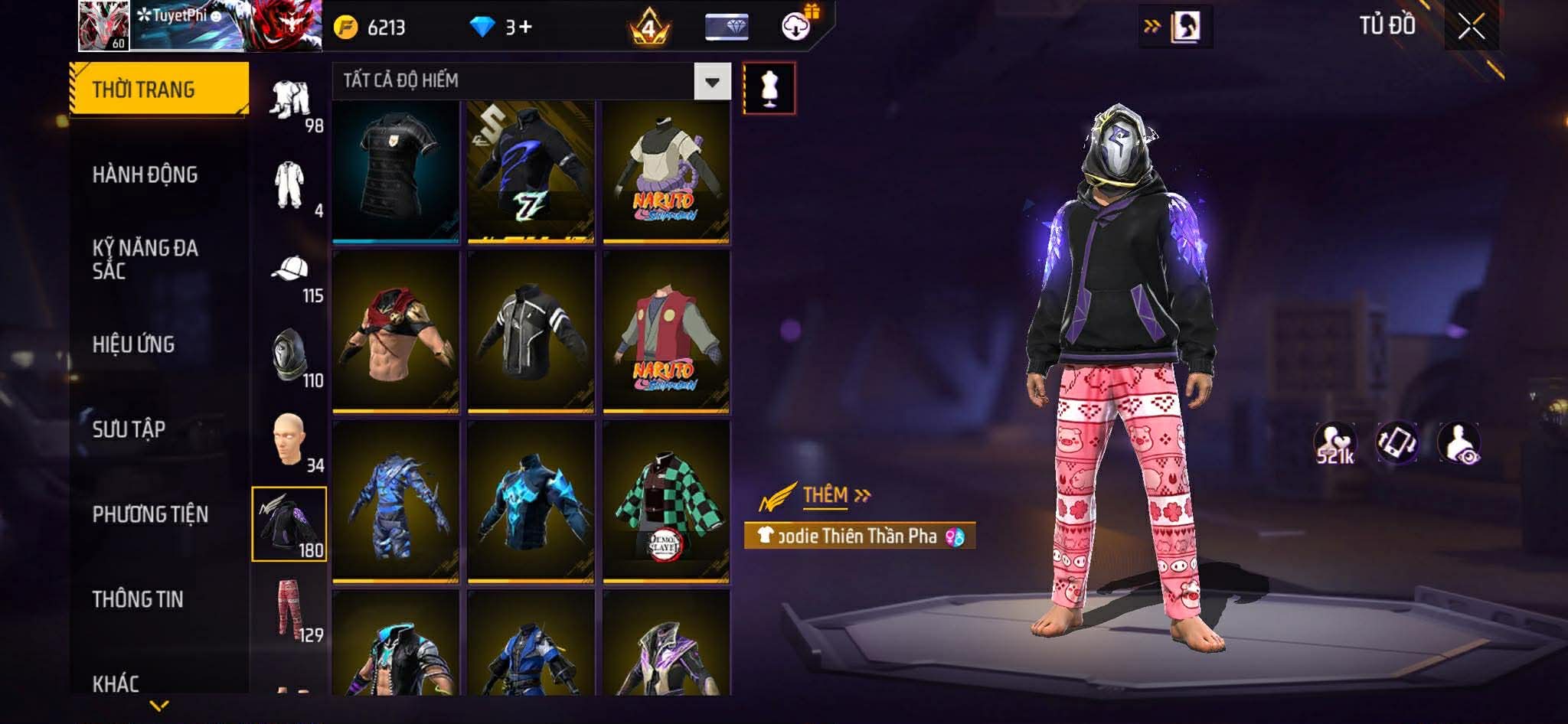Image resolution: width=1568 pixels, height=724 pixels.
Task: Show the pink pants bottoms category
Action: (291, 610)
